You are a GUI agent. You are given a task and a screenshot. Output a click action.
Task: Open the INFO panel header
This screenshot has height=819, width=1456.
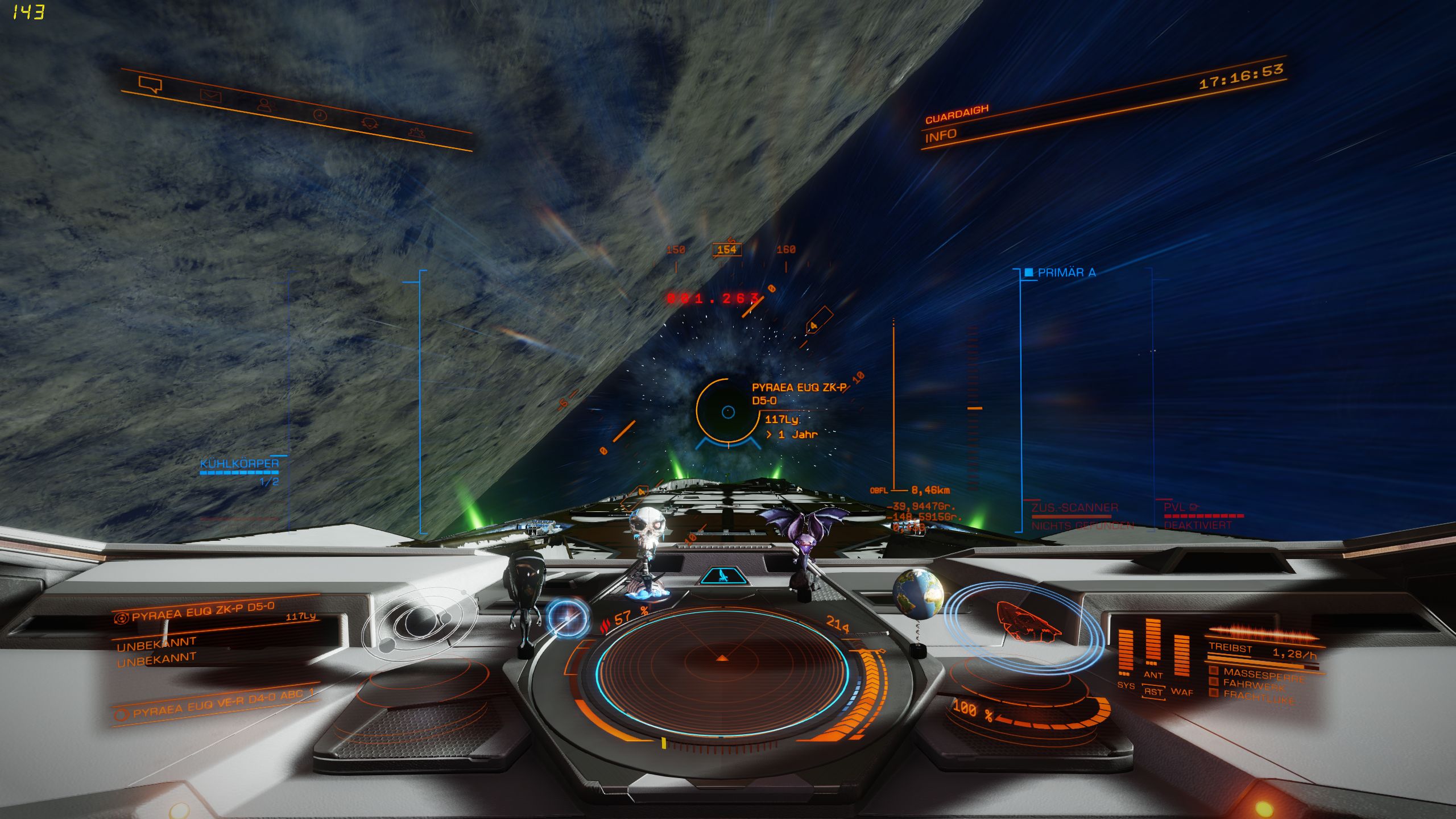click(941, 136)
